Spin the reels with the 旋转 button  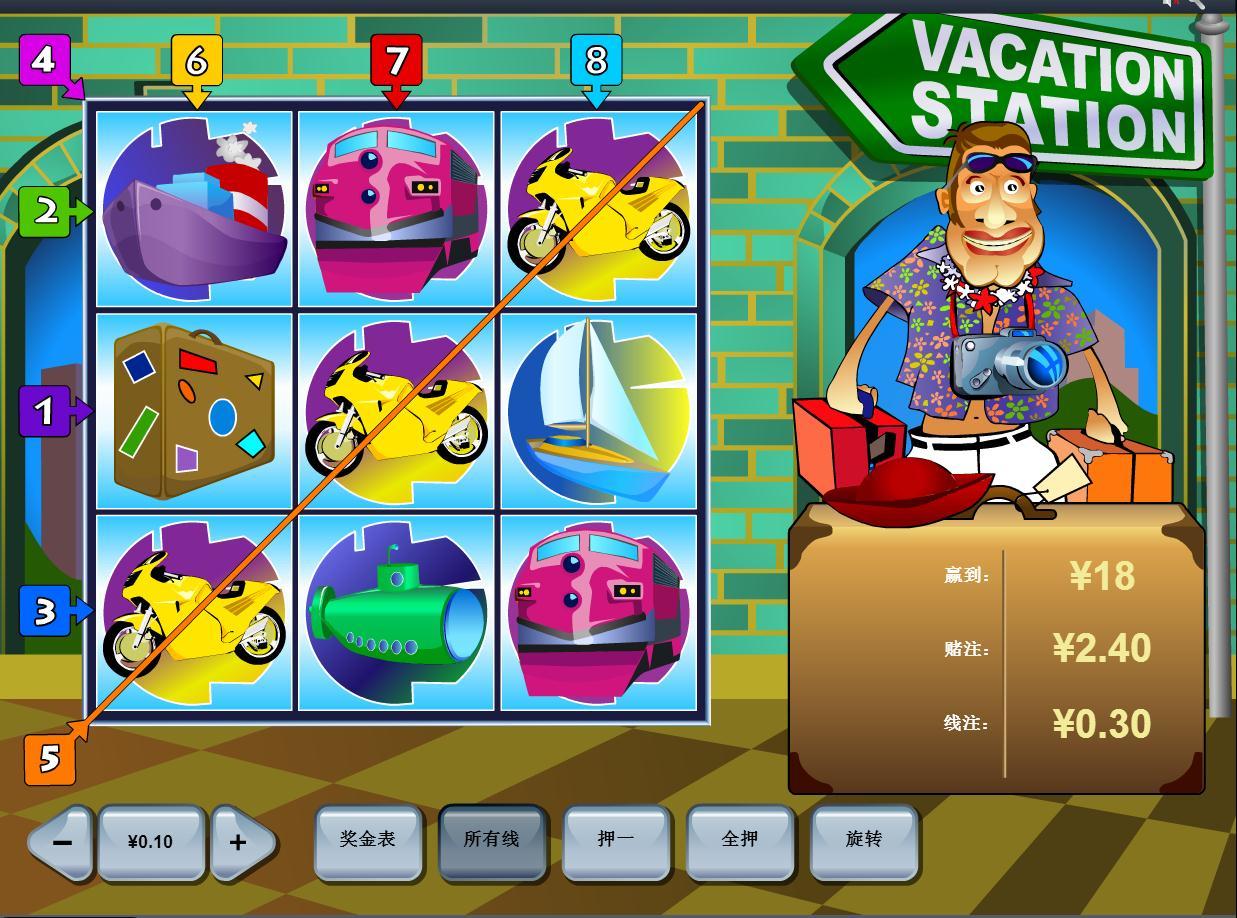point(864,840)
